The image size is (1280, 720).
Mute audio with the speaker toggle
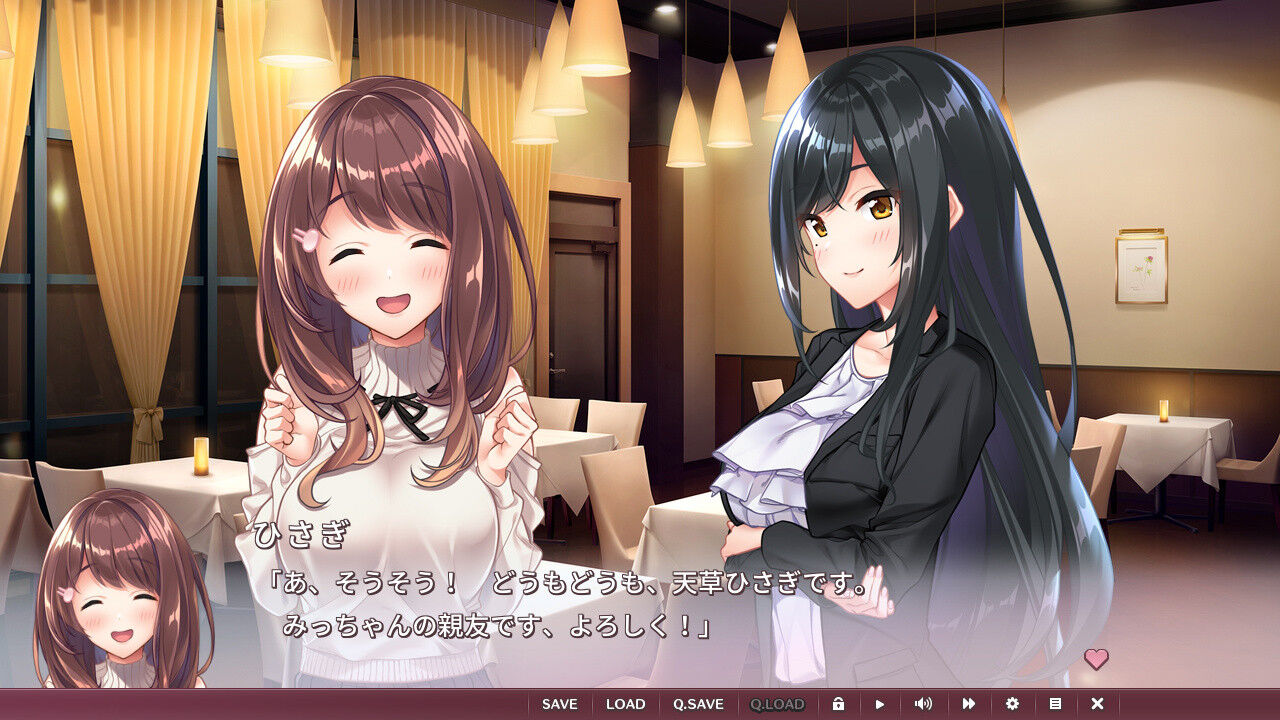tap(923, 704)
